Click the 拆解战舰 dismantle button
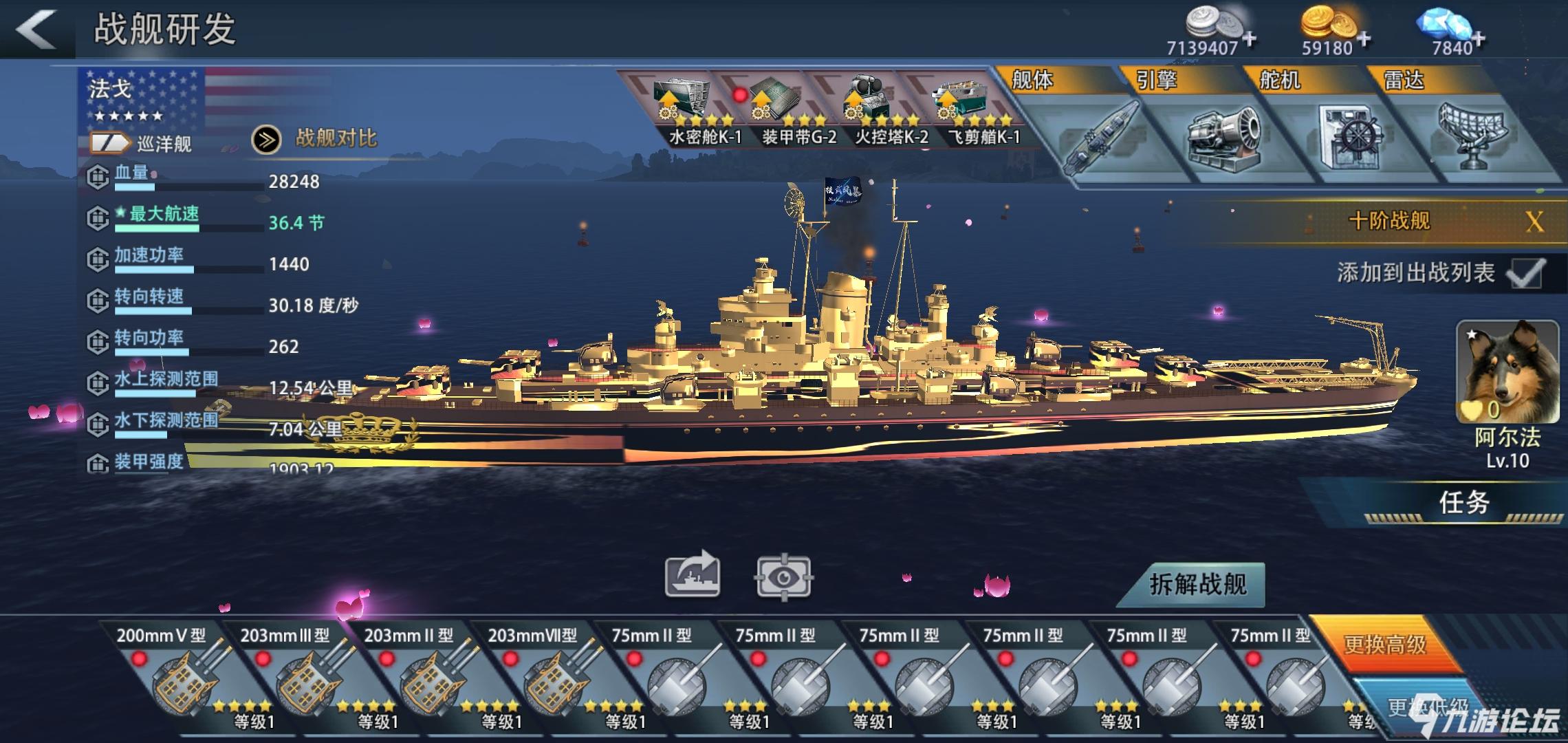1568x743 pixels. coord(1197,585)
